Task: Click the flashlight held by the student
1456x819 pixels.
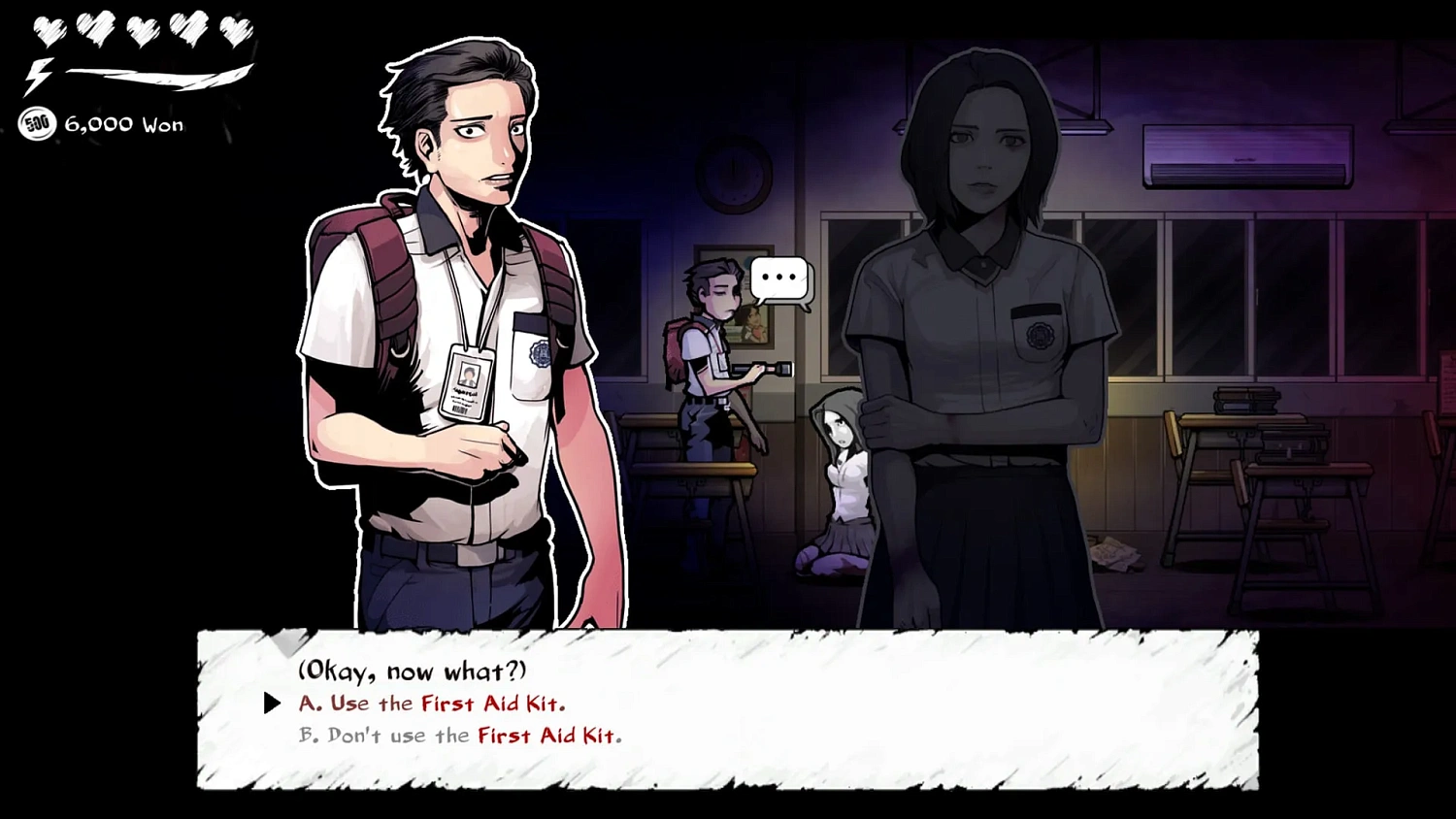Action: tap(770, 369)
